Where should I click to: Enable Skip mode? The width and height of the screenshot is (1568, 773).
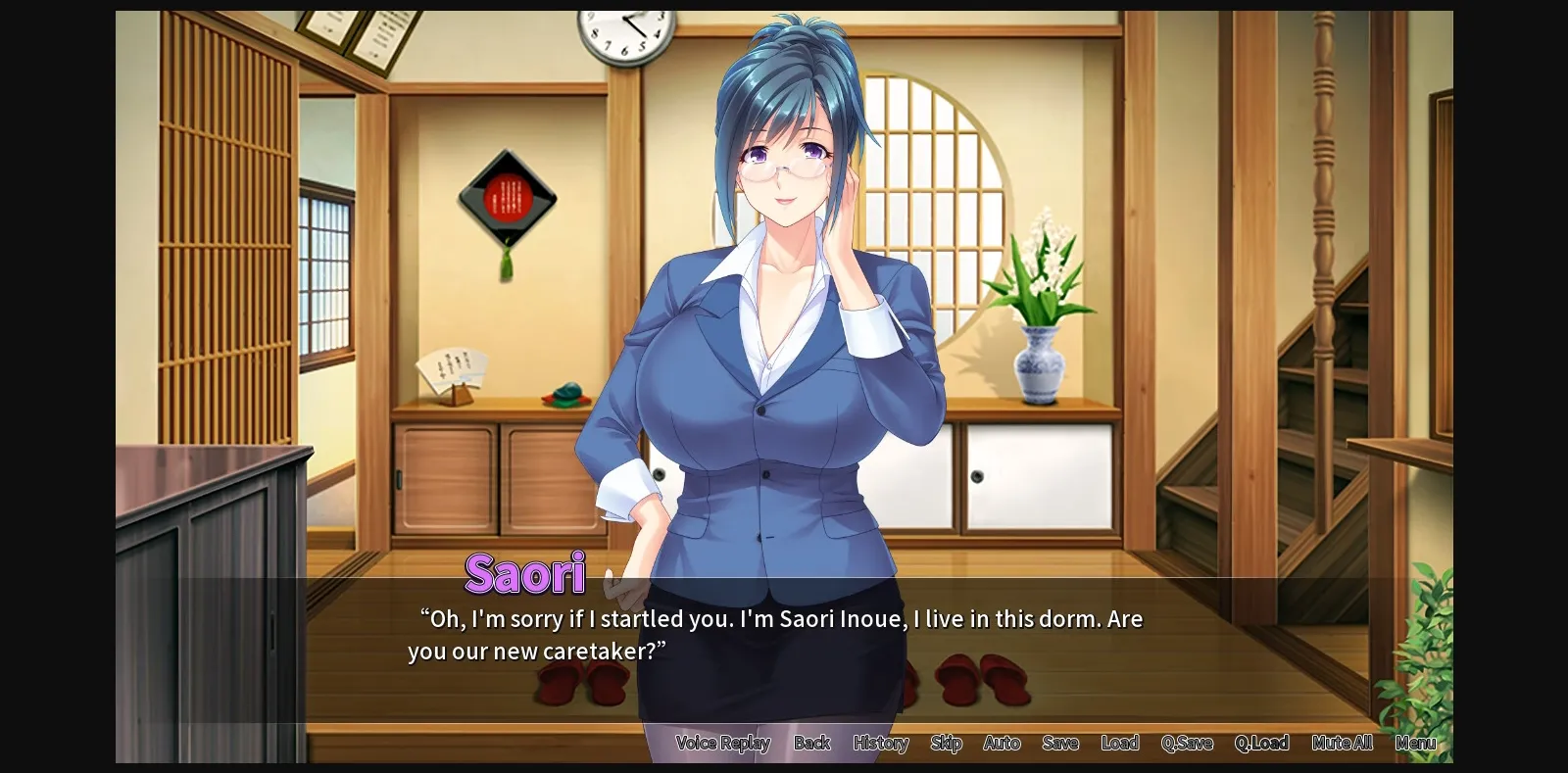tap(945, 743)
